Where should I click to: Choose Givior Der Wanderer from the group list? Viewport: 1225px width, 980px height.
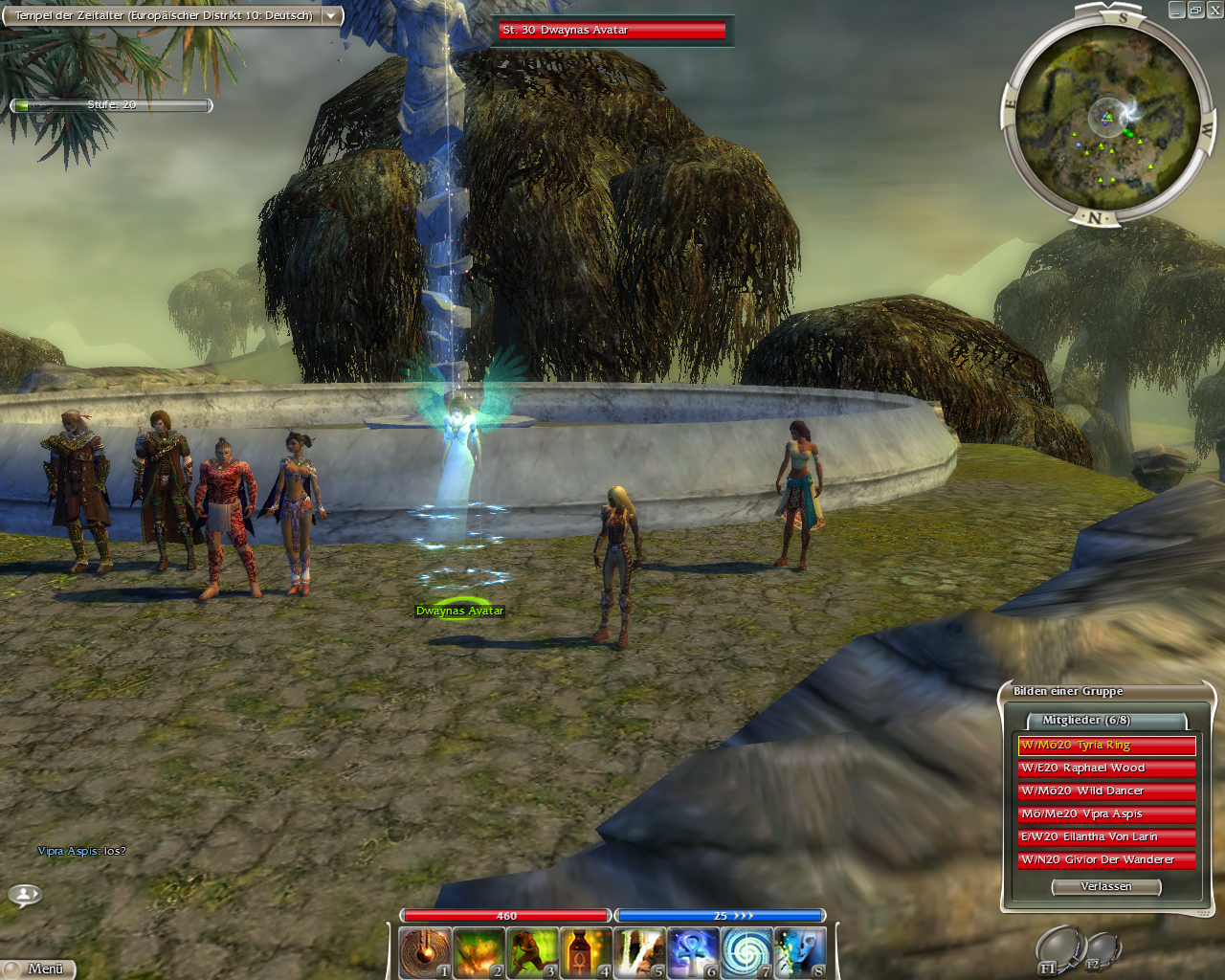[1106, 860]
